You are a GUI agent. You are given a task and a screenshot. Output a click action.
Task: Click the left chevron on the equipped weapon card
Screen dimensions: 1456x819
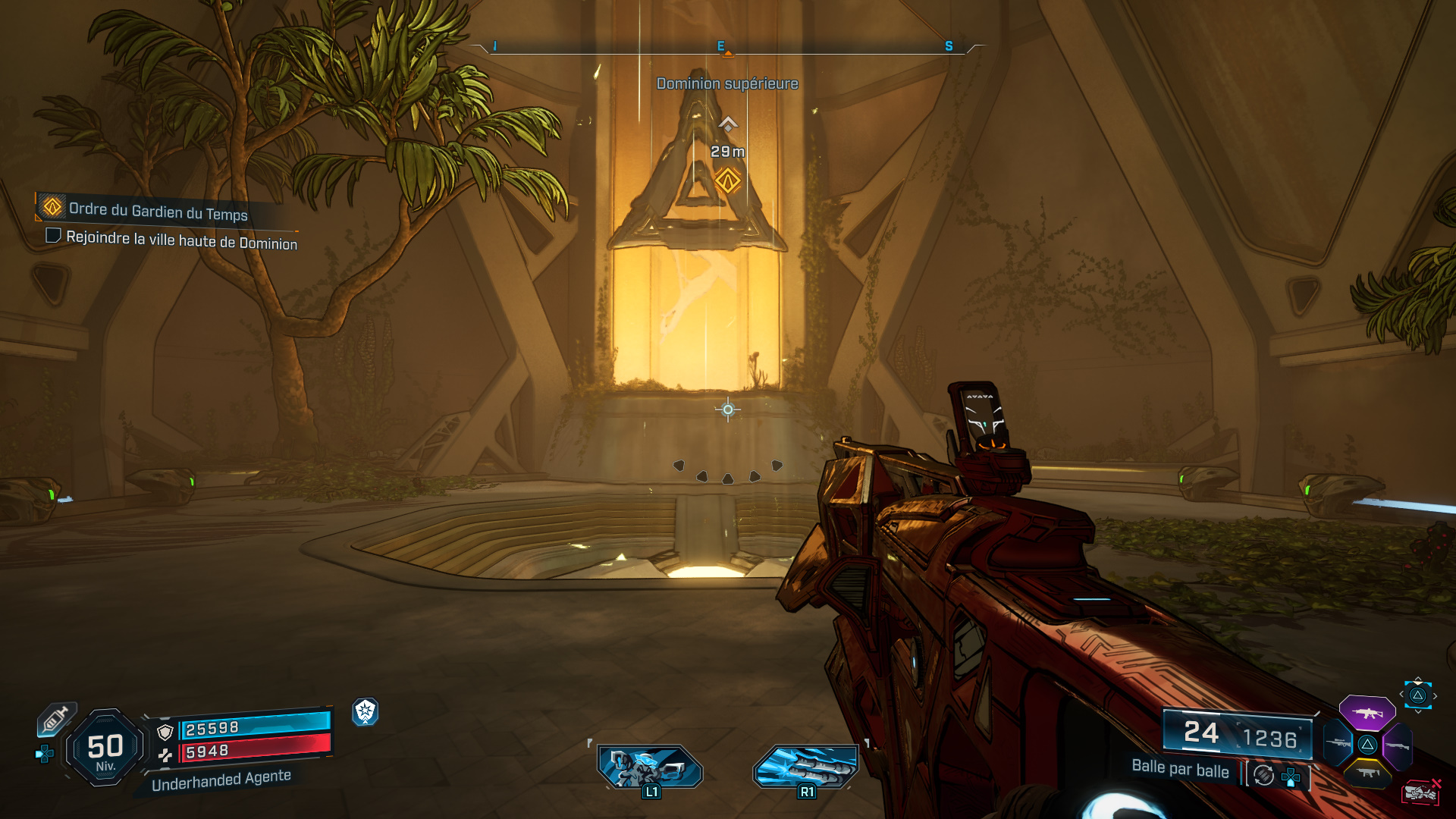pyautogui.click(x=1401, y=694)
